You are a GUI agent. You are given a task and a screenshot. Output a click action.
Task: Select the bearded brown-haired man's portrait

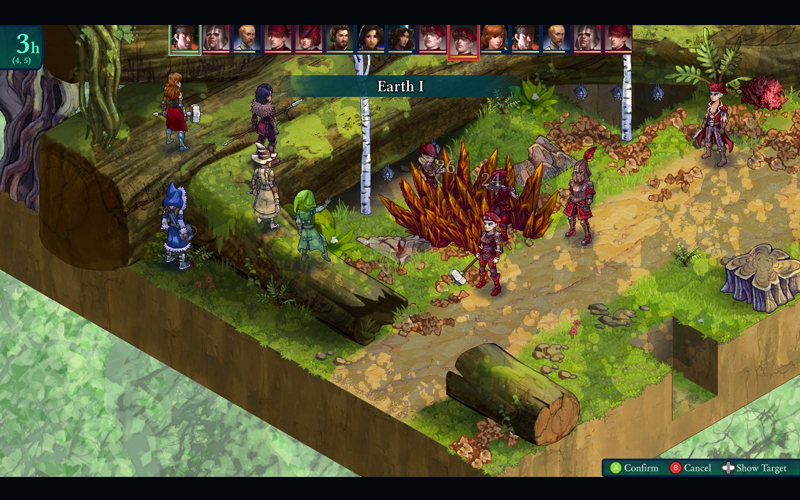pyautogui.click(x=340, y=39)
